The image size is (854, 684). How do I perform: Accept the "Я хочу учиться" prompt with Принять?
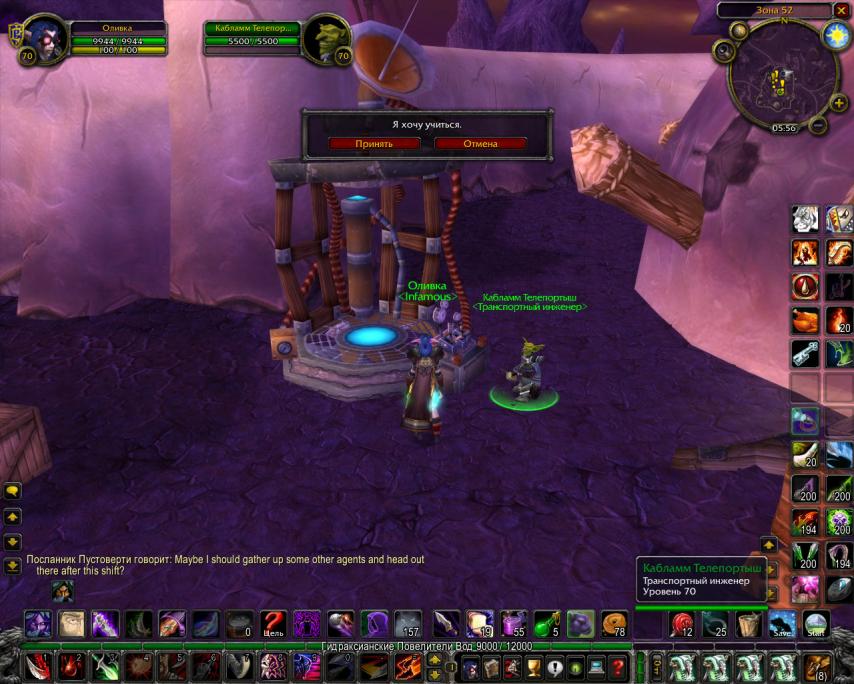click(x=373, y=143)
